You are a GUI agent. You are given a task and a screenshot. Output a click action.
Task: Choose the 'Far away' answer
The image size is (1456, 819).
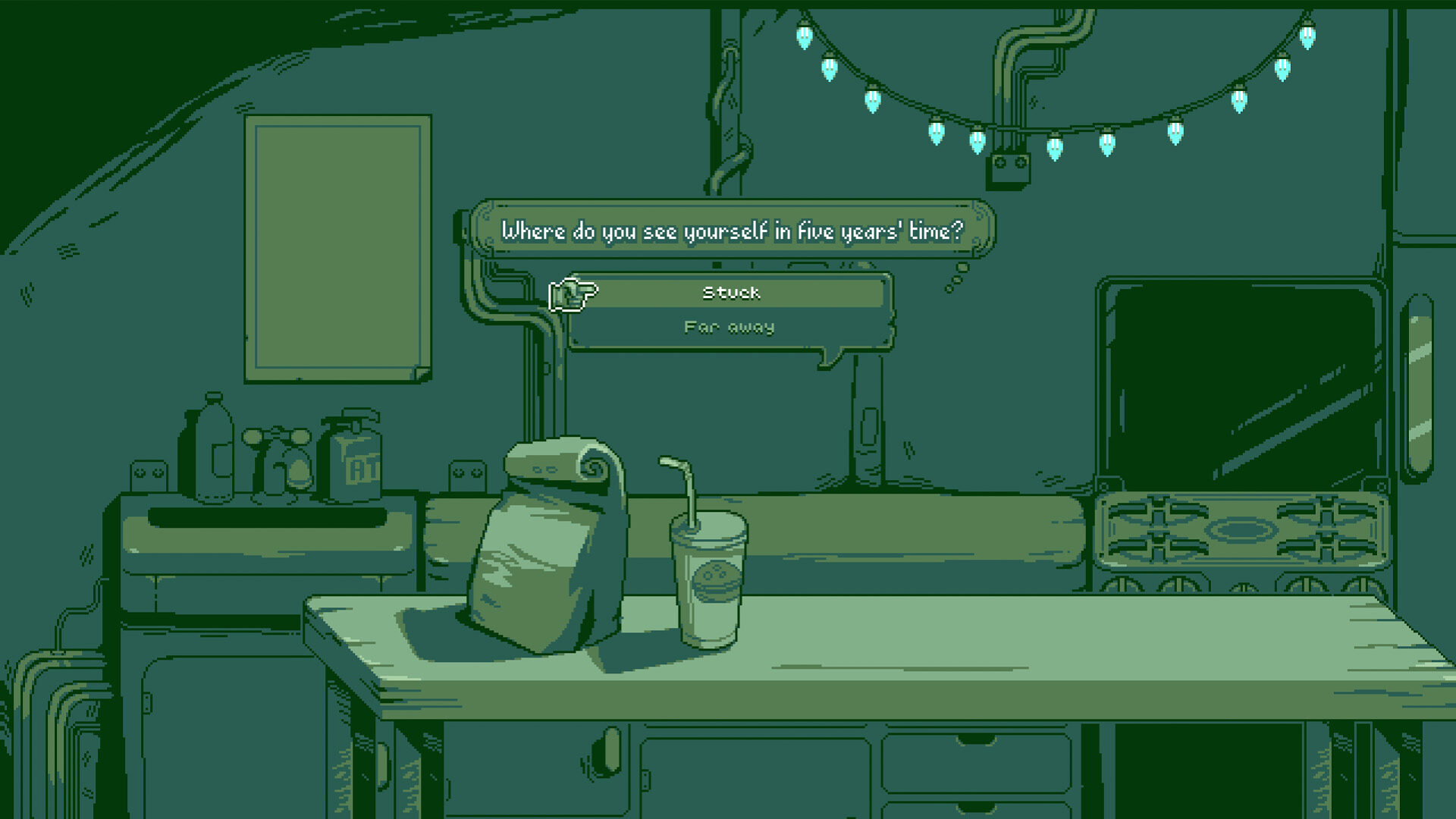tap(730, 327)
